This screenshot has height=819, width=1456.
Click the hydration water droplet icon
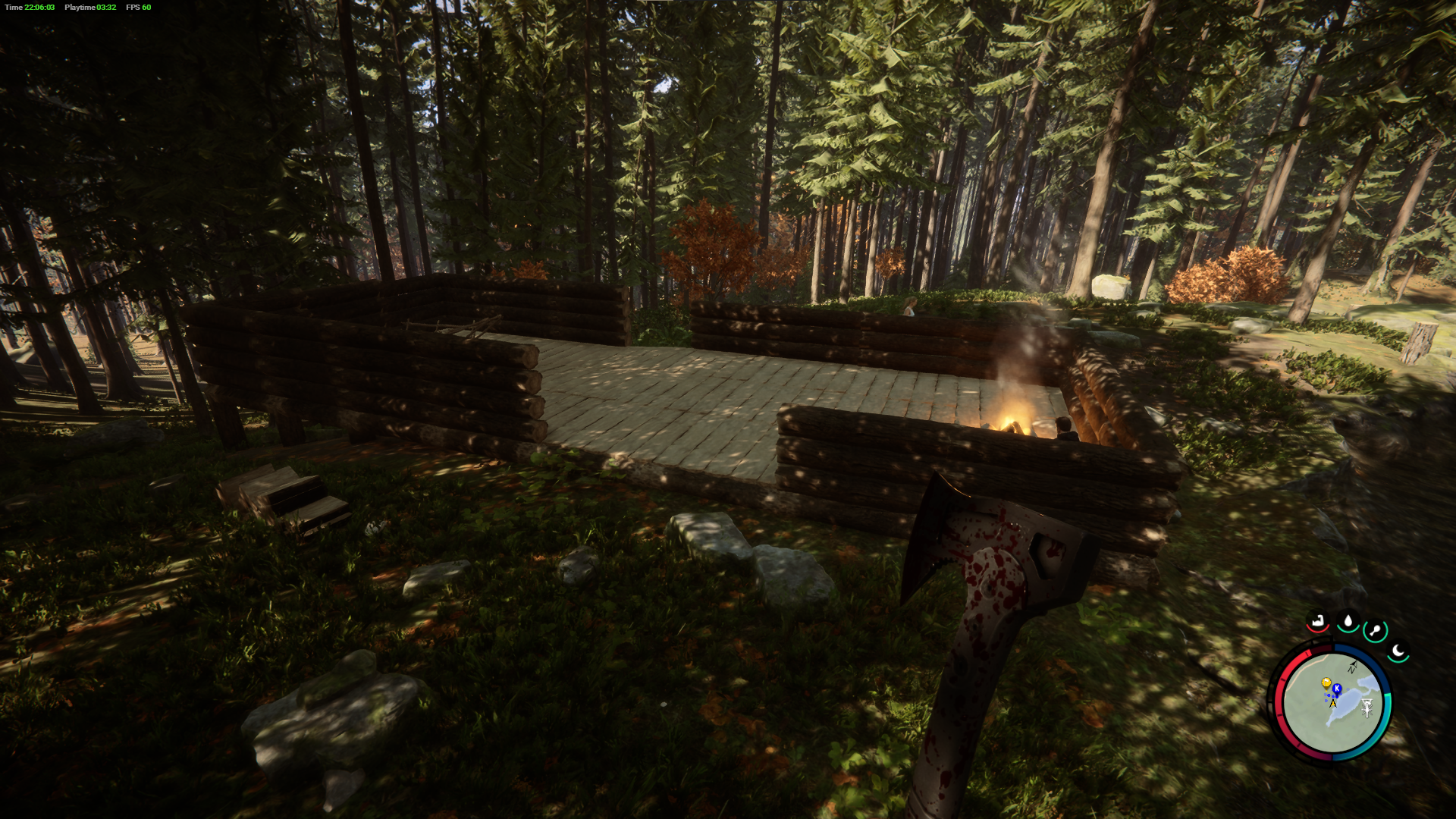pyautogui.click(x=1348, y=619)
